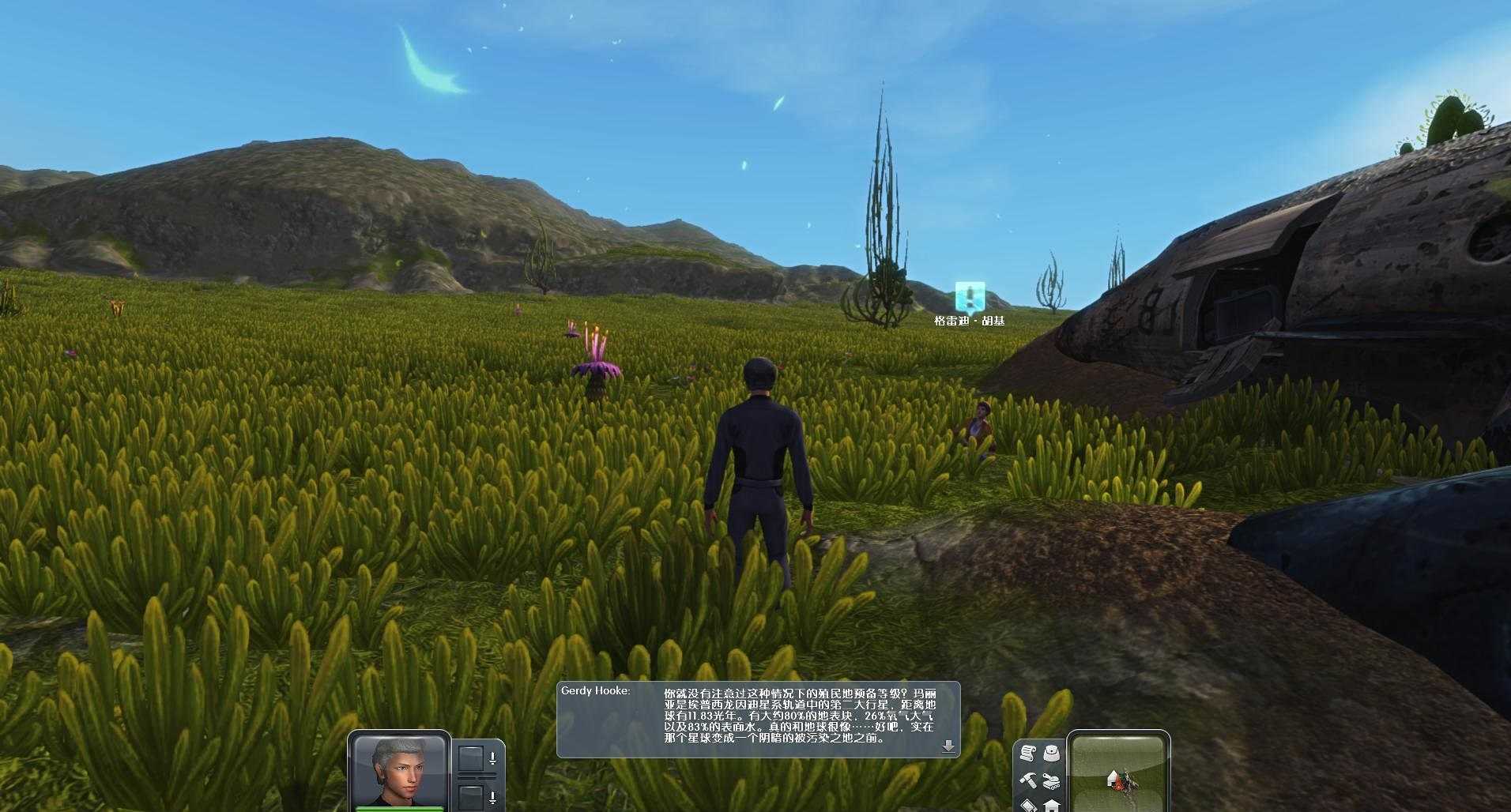This screenshot has width=1511, height=812.
Task: Open the scroll journal icon
Action: click(x=1027, y=754)
